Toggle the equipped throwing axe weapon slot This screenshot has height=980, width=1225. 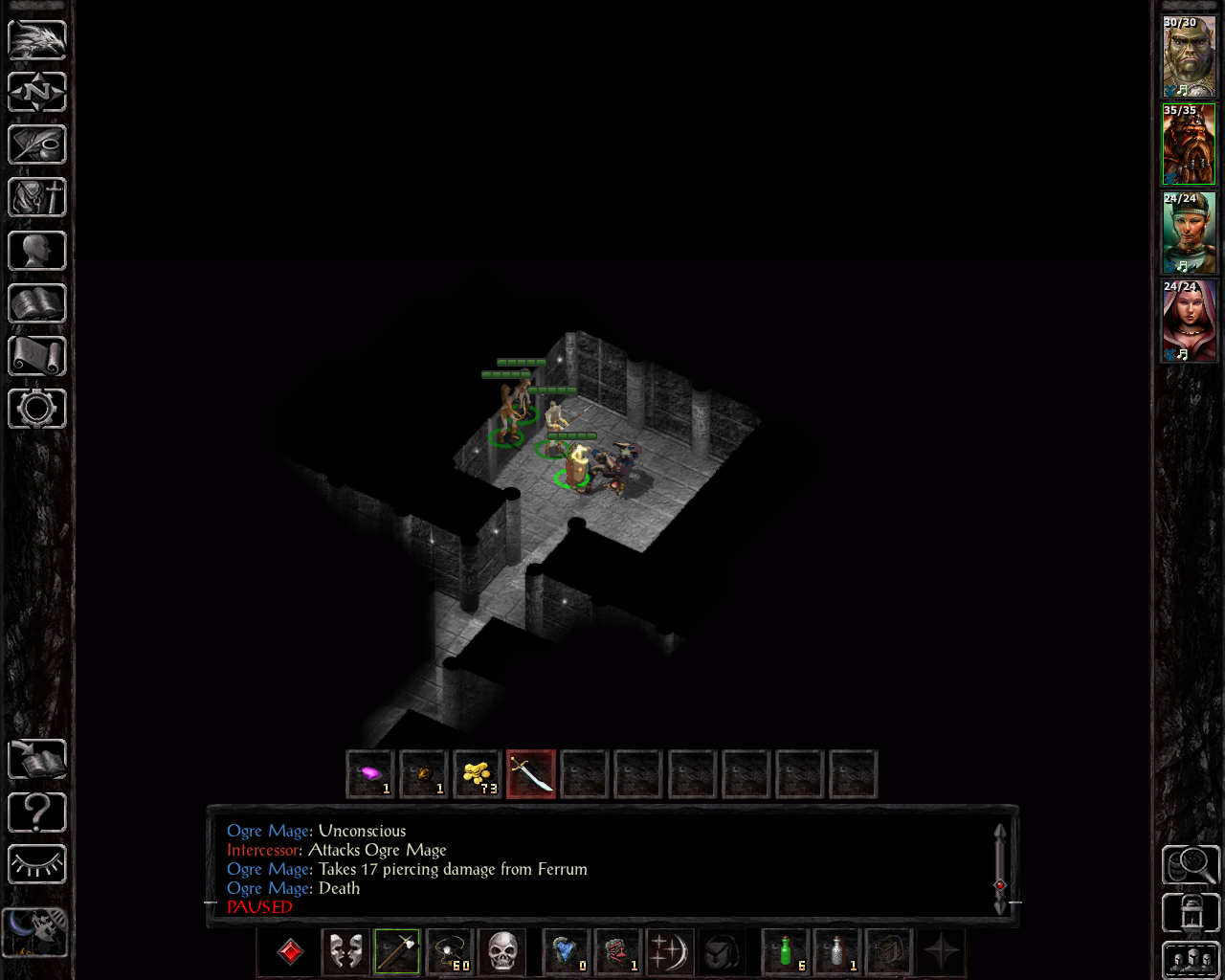(x=395, y=952)
